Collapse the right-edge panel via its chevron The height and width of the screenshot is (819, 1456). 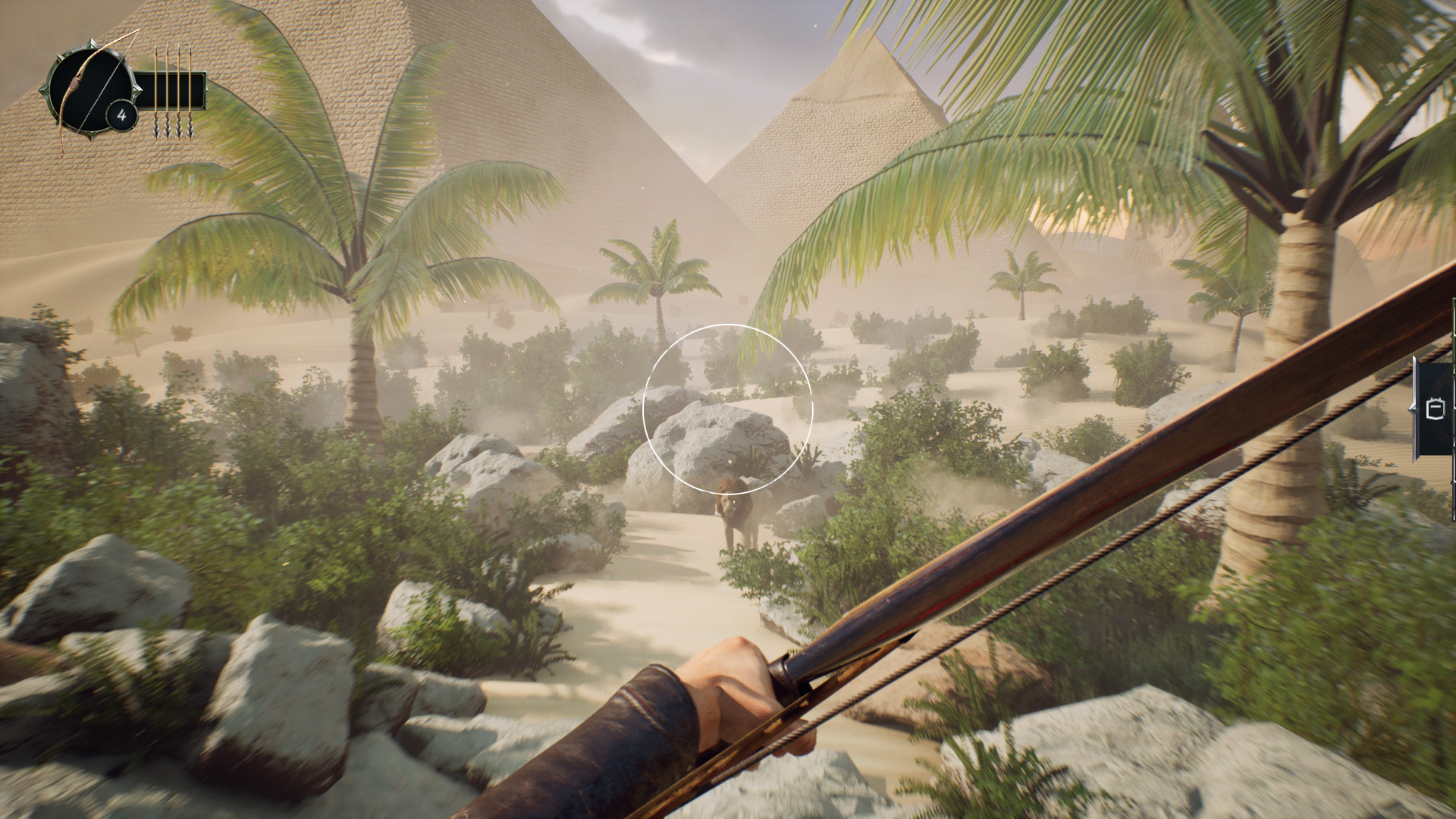[1413, 409]
